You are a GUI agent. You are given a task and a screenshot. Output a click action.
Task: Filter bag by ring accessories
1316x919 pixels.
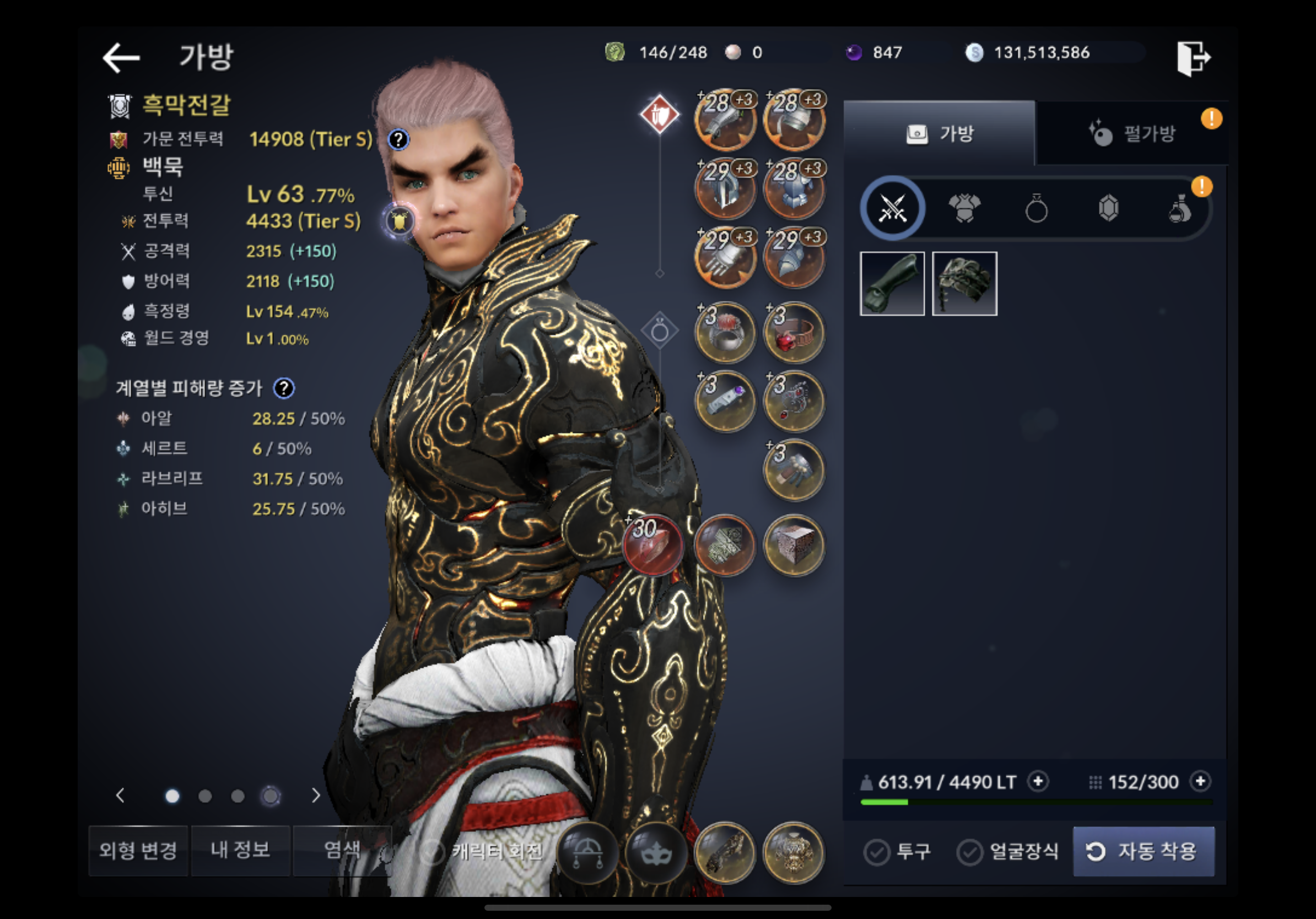tap(1036, 209)
